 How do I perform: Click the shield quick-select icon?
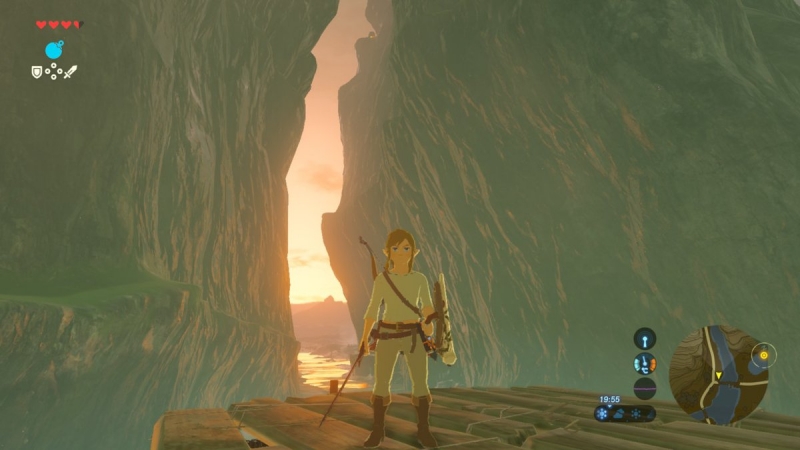[x=37, y=72]
